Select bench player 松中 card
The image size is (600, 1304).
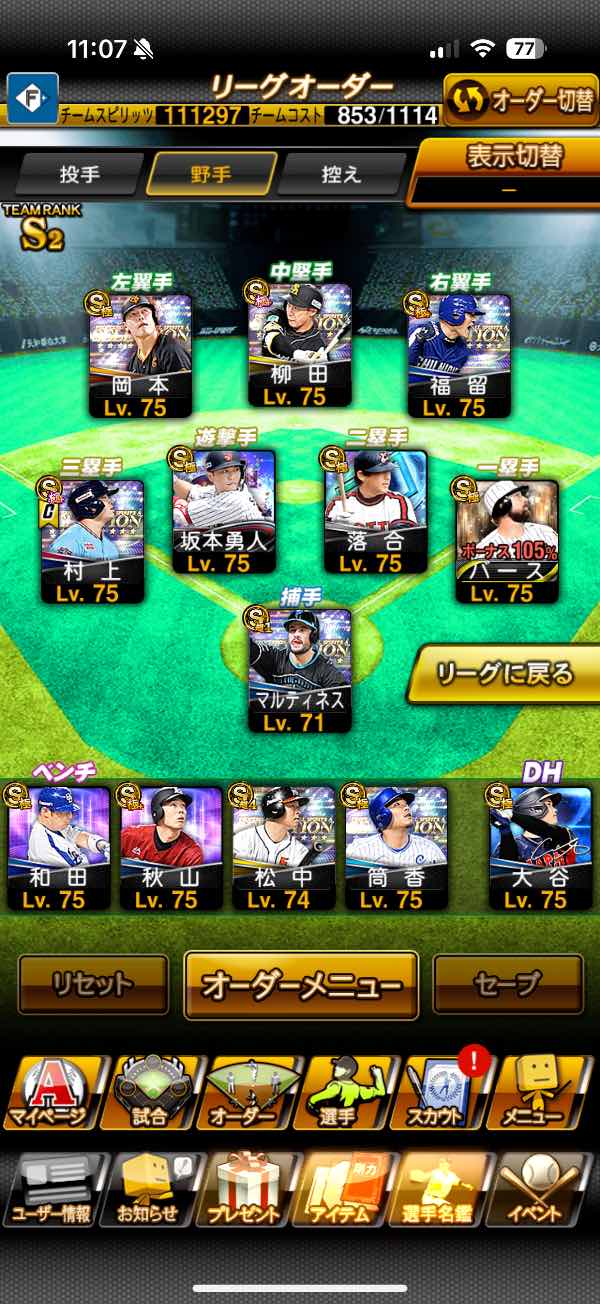[283, 847]
